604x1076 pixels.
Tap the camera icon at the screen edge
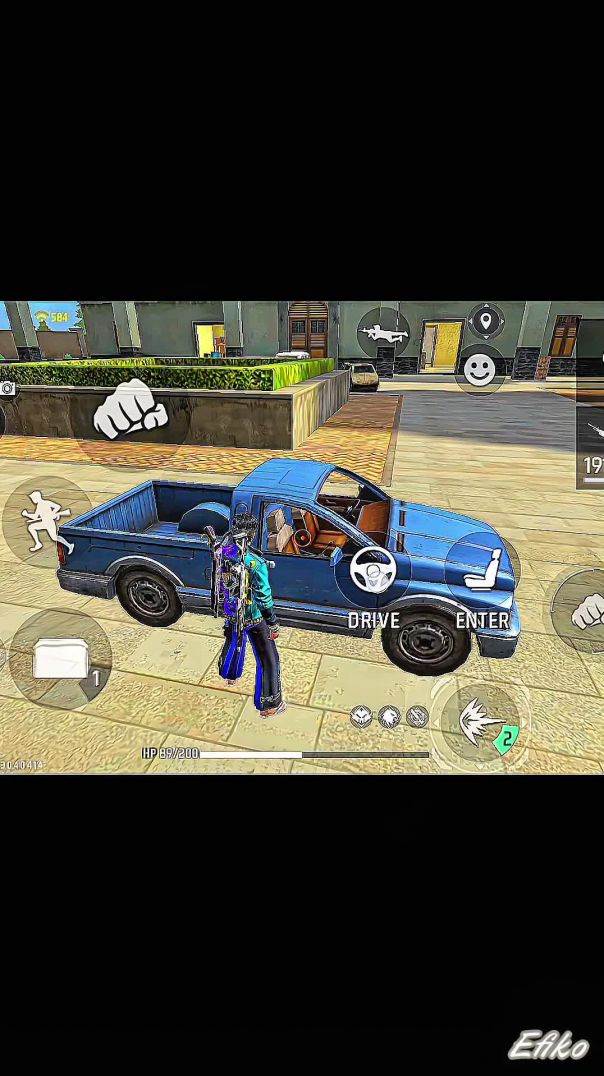tap(6, 388)
